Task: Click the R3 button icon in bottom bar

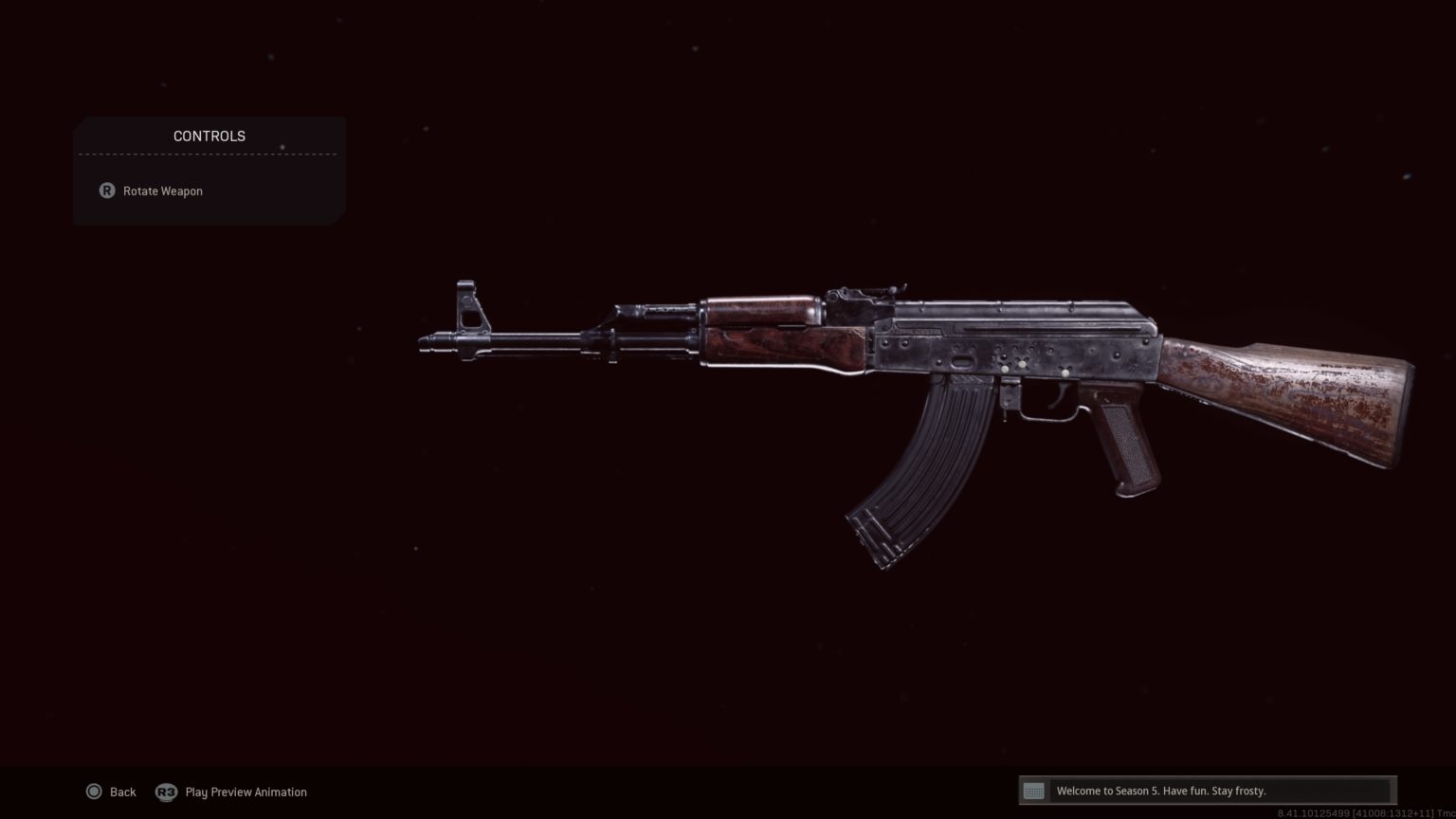Action: (x=166, y=792)
